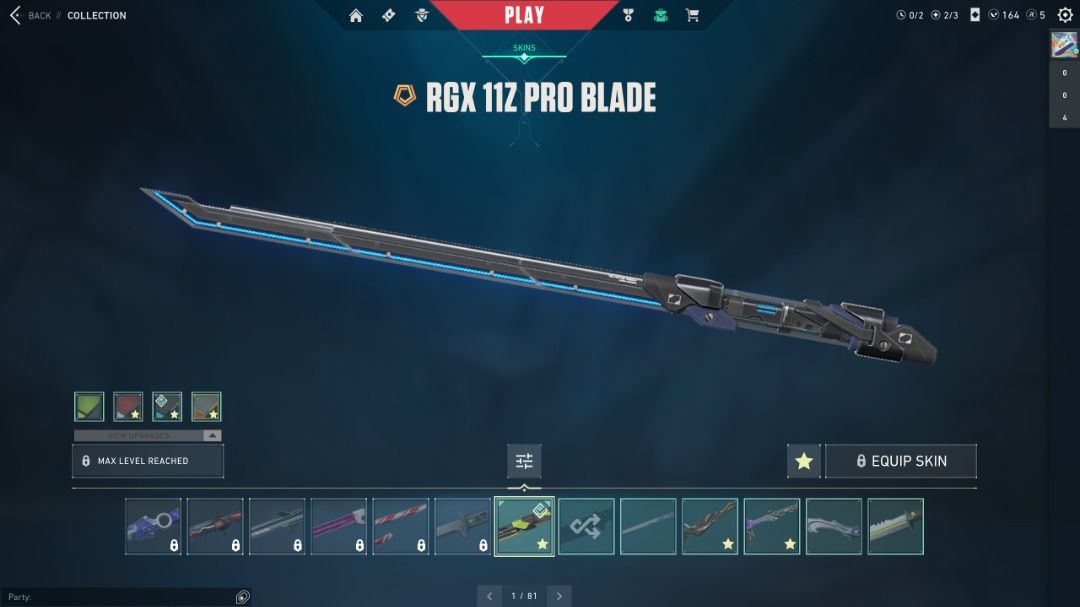Select the green variant swatch
The height and width of the screenshot is (607, 1080).
click(x=89, y=406)
